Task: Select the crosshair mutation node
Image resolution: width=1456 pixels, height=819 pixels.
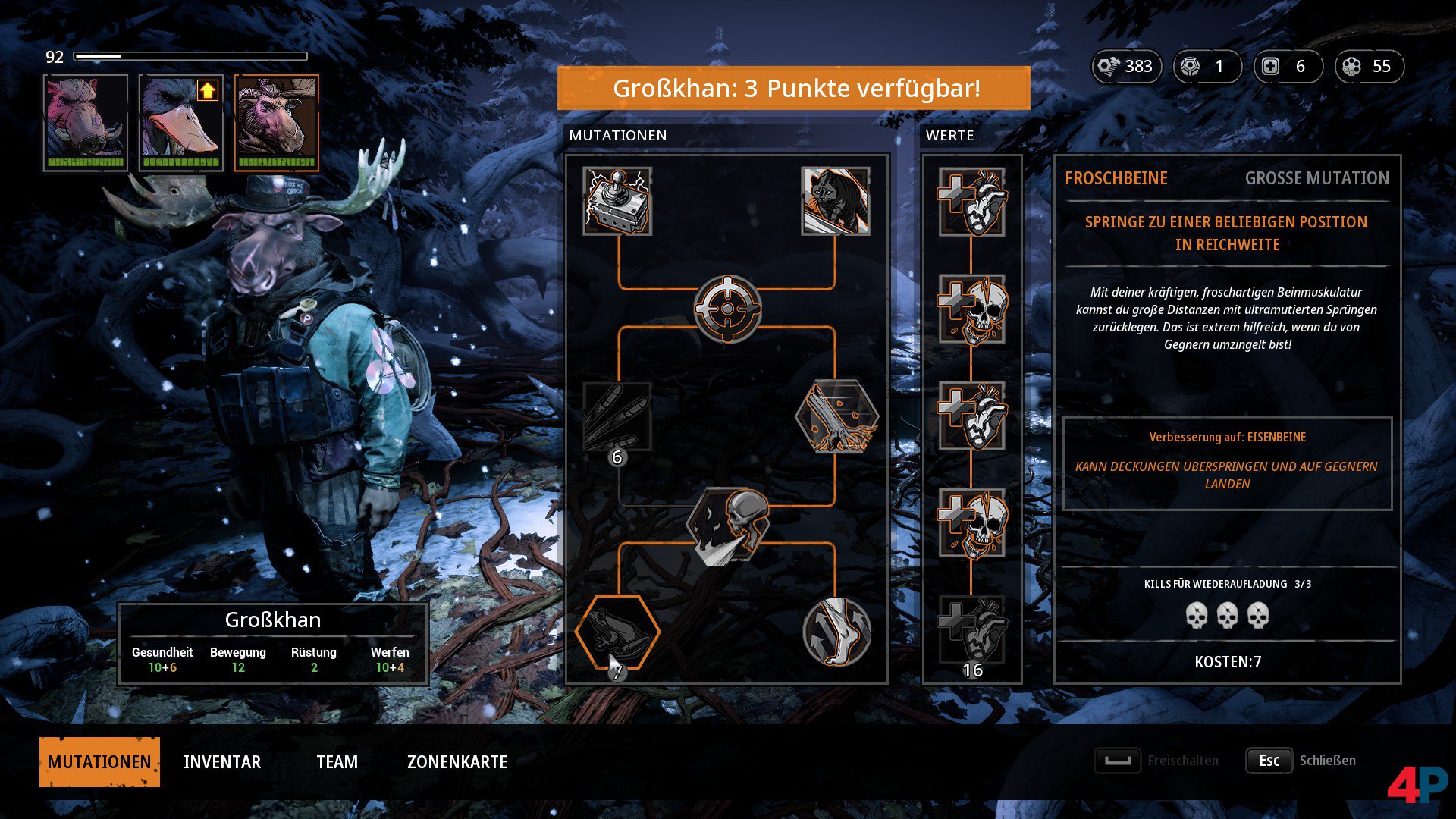Action: (727, 309)
